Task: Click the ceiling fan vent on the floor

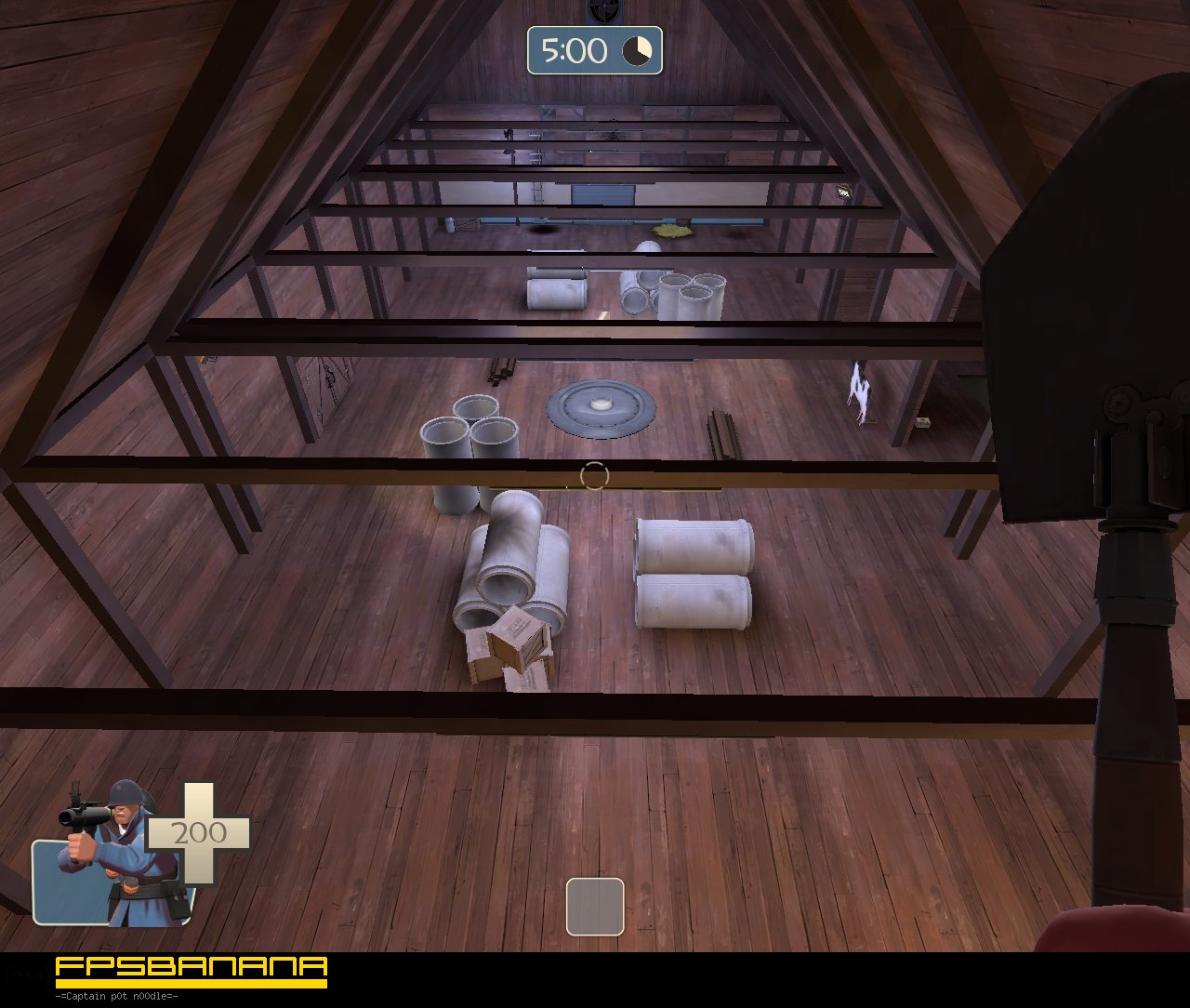Action: 600,409
